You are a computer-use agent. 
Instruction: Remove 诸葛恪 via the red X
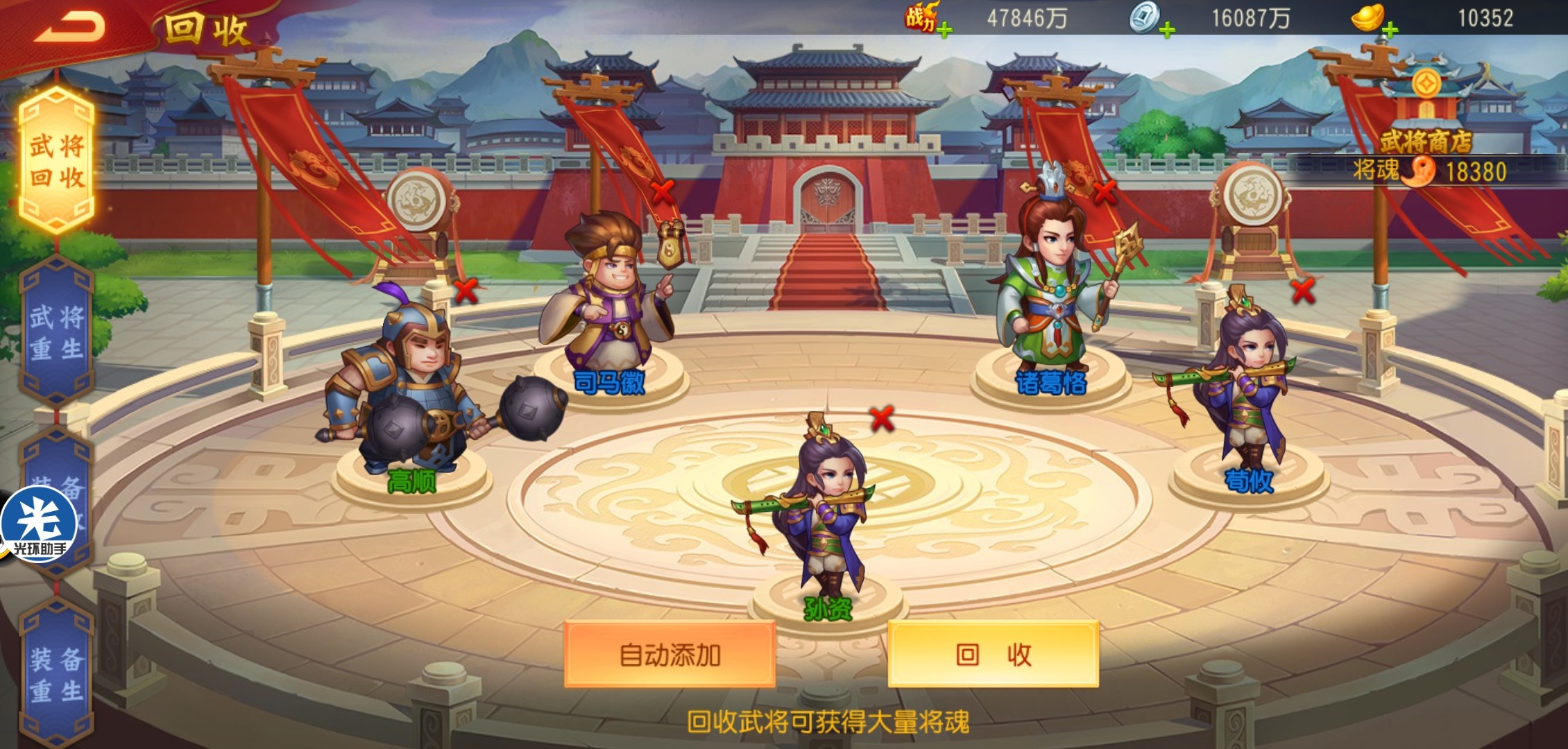pos(1105,192)
